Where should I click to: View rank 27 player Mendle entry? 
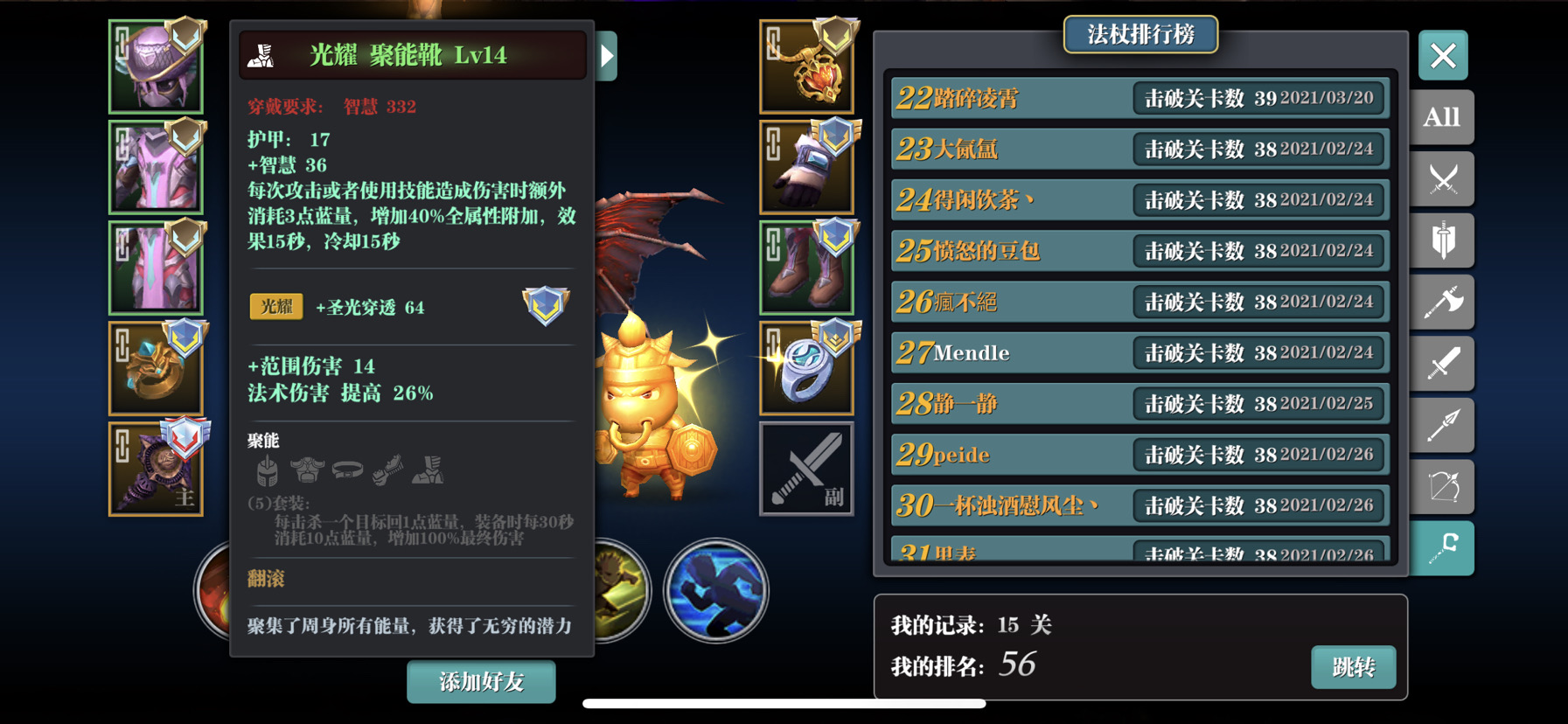1139,353
